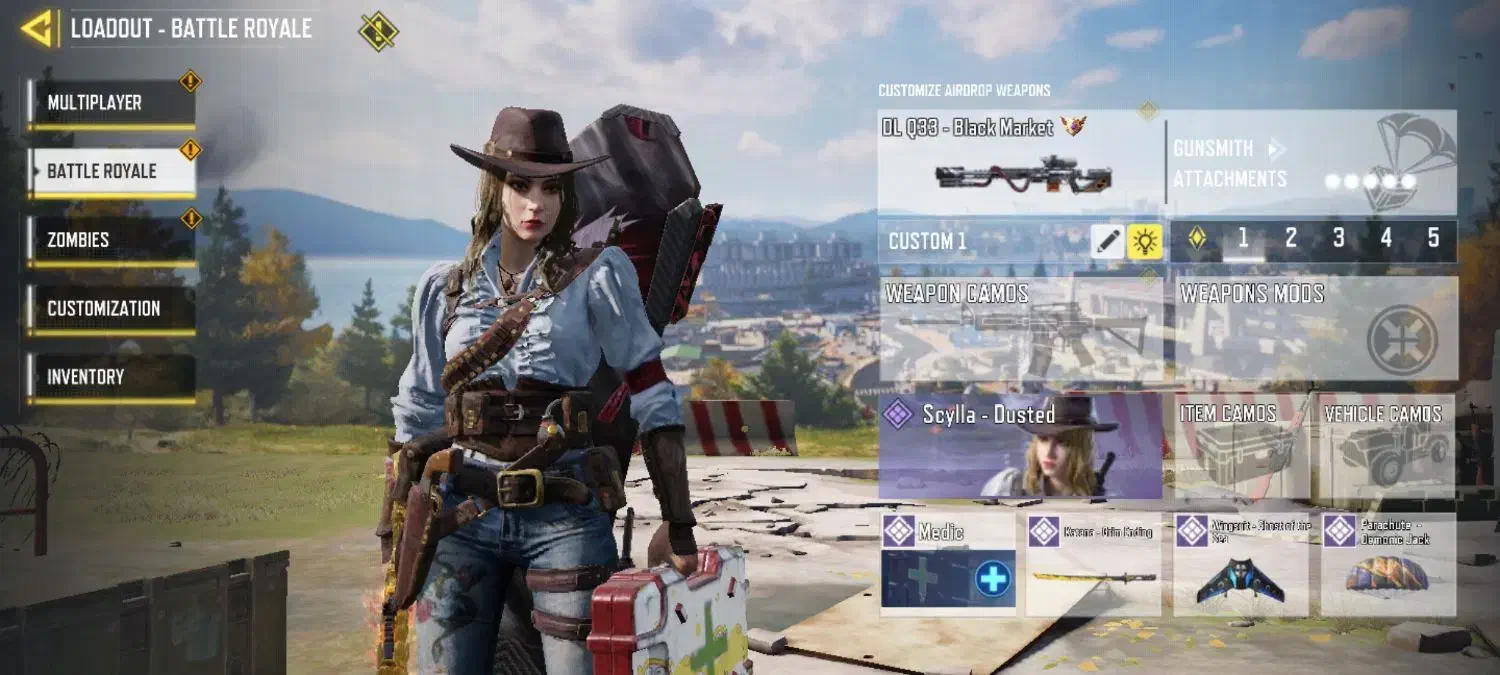Switch to loadout slot 5

[x=1433, y=238]
